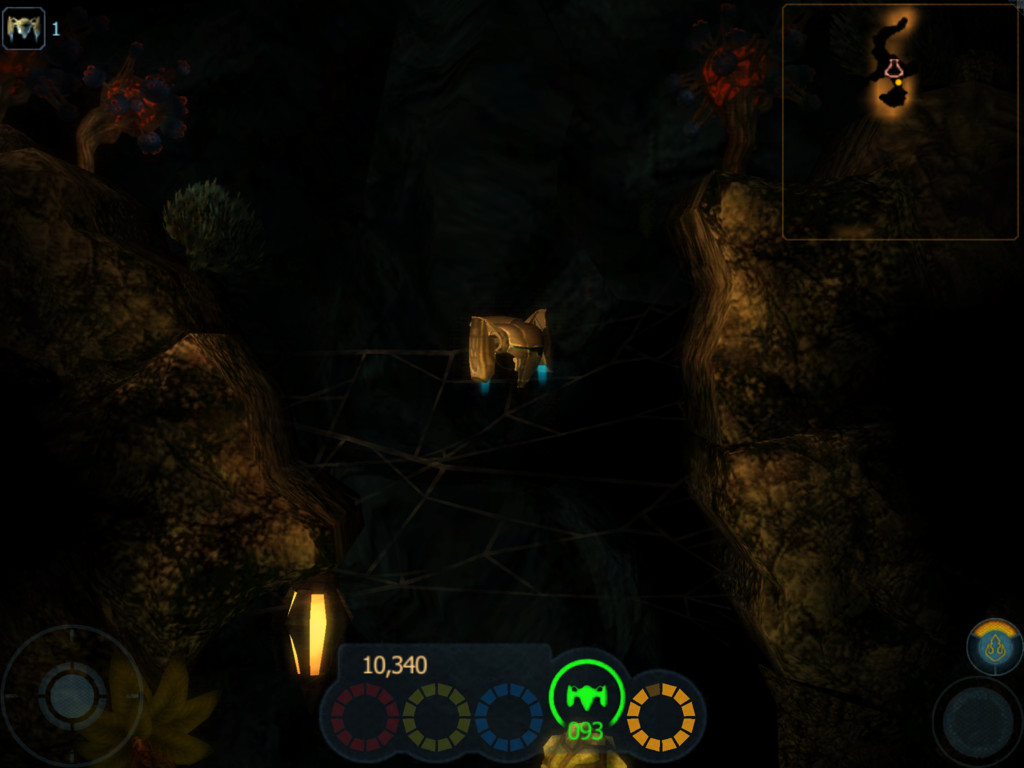The width and height of the screenshot is (1024, 768).
Task: Select the orange segmented ring weapon
Action: click(x=661, y=717)
